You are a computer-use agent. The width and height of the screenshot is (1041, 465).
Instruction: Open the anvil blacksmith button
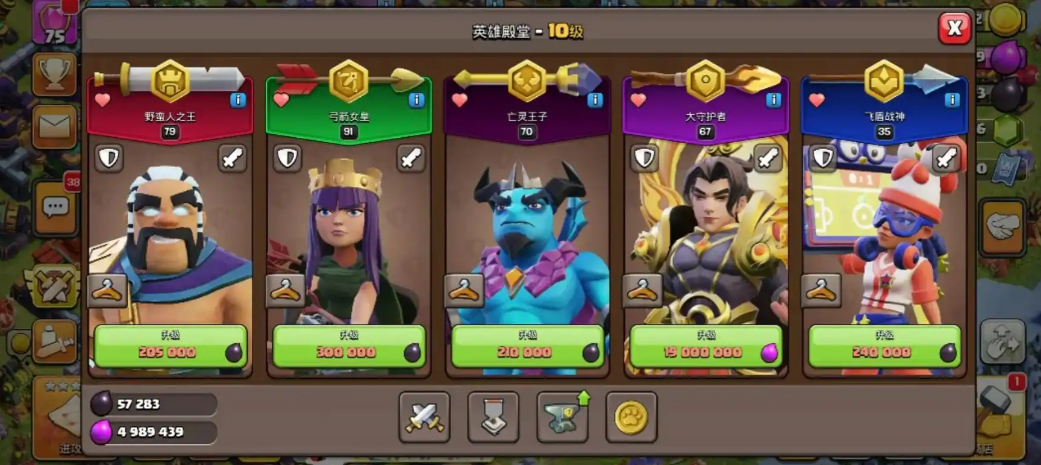(563, 416)
